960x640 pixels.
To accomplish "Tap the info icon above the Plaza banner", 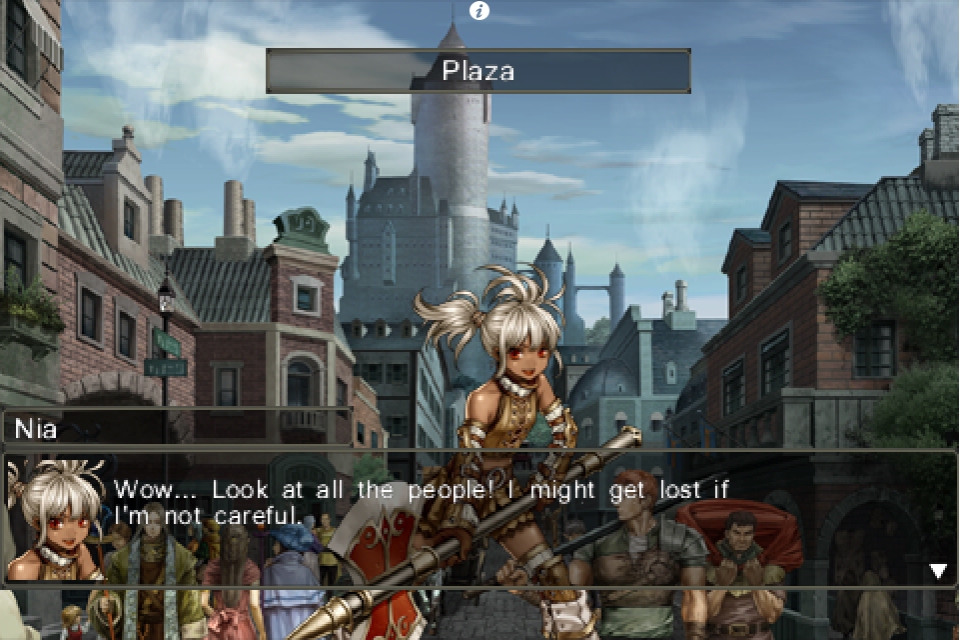I will point(480,11).
